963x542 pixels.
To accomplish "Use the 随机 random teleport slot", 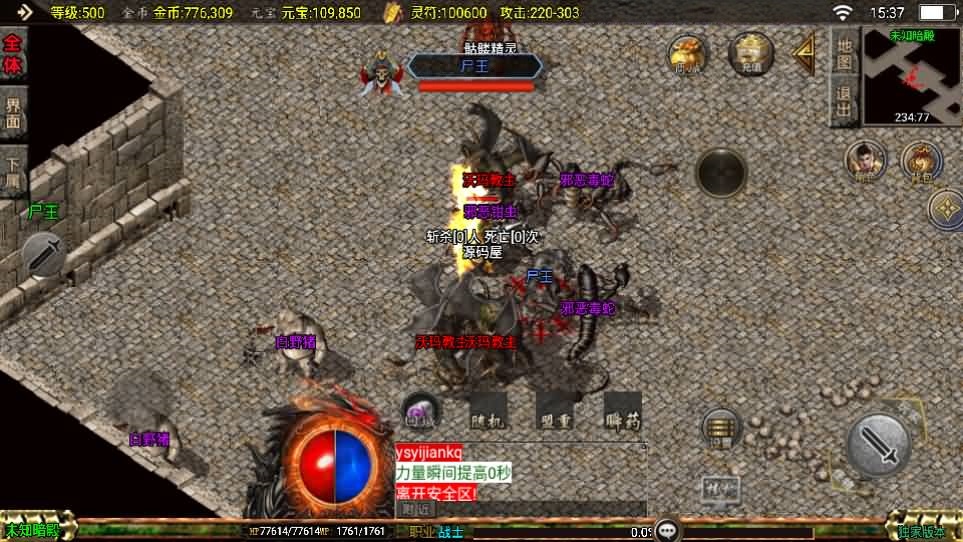I will coord(489,412).
